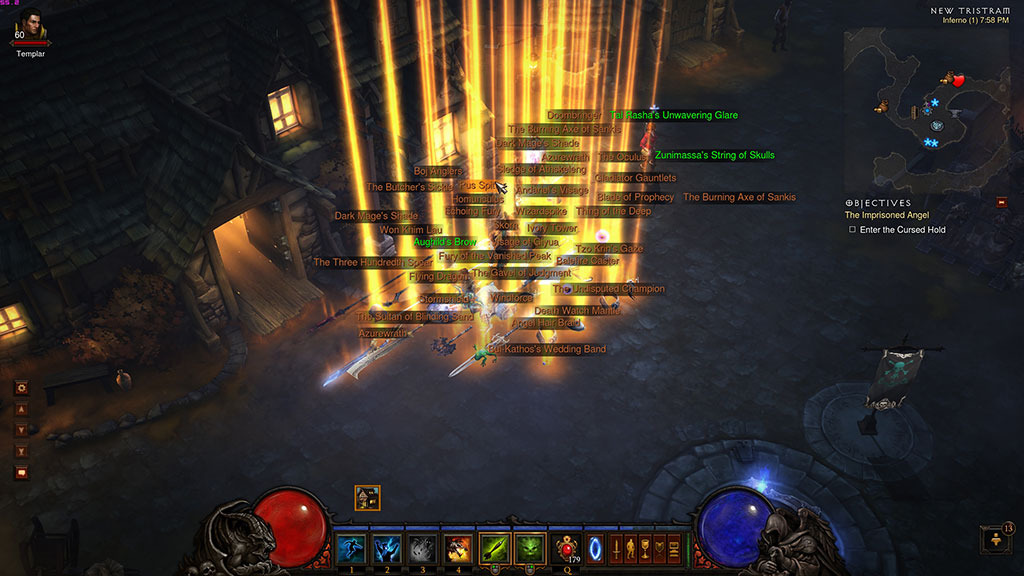Pick up Zunimassa's String of Skulls

point(714,155)
